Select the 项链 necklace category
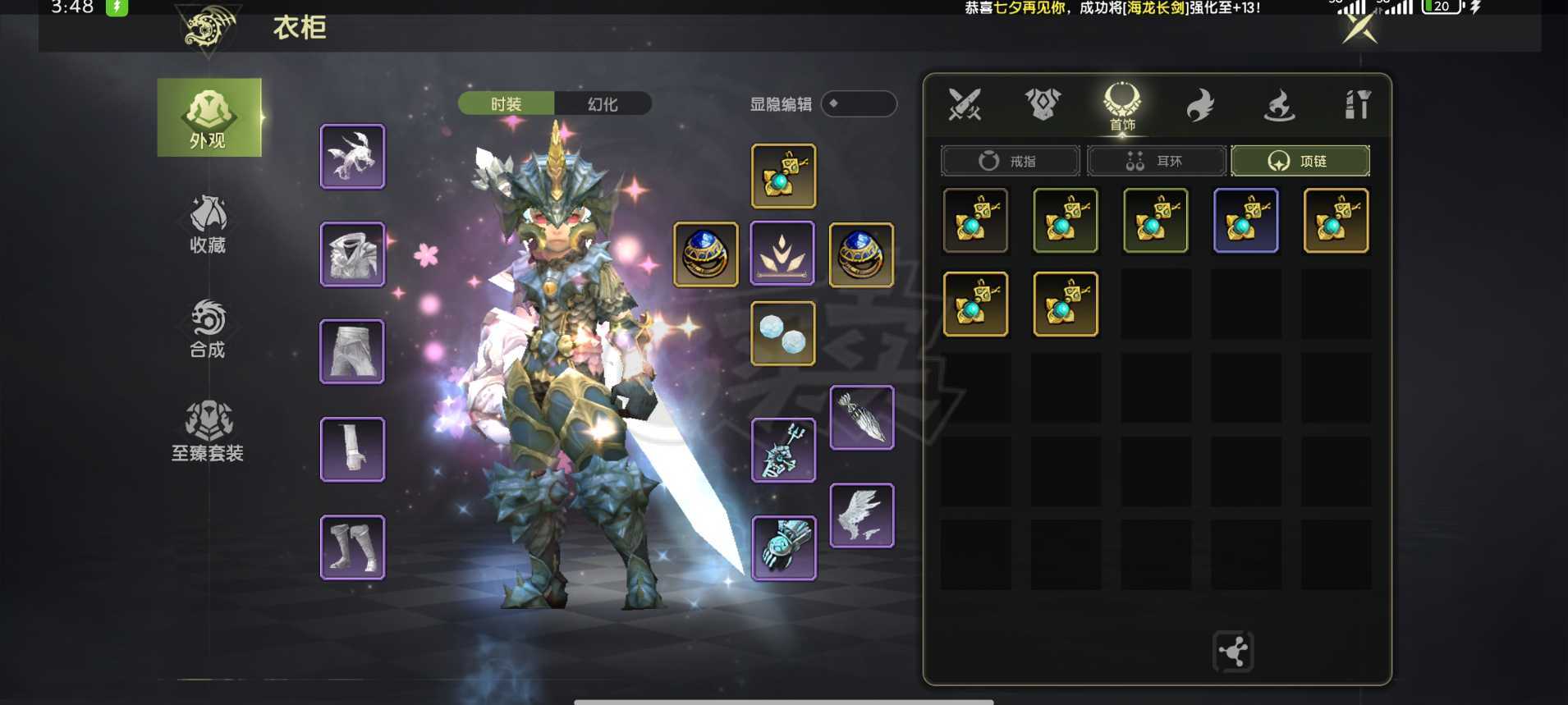1568x705 pixels. tap(1300, 161)
